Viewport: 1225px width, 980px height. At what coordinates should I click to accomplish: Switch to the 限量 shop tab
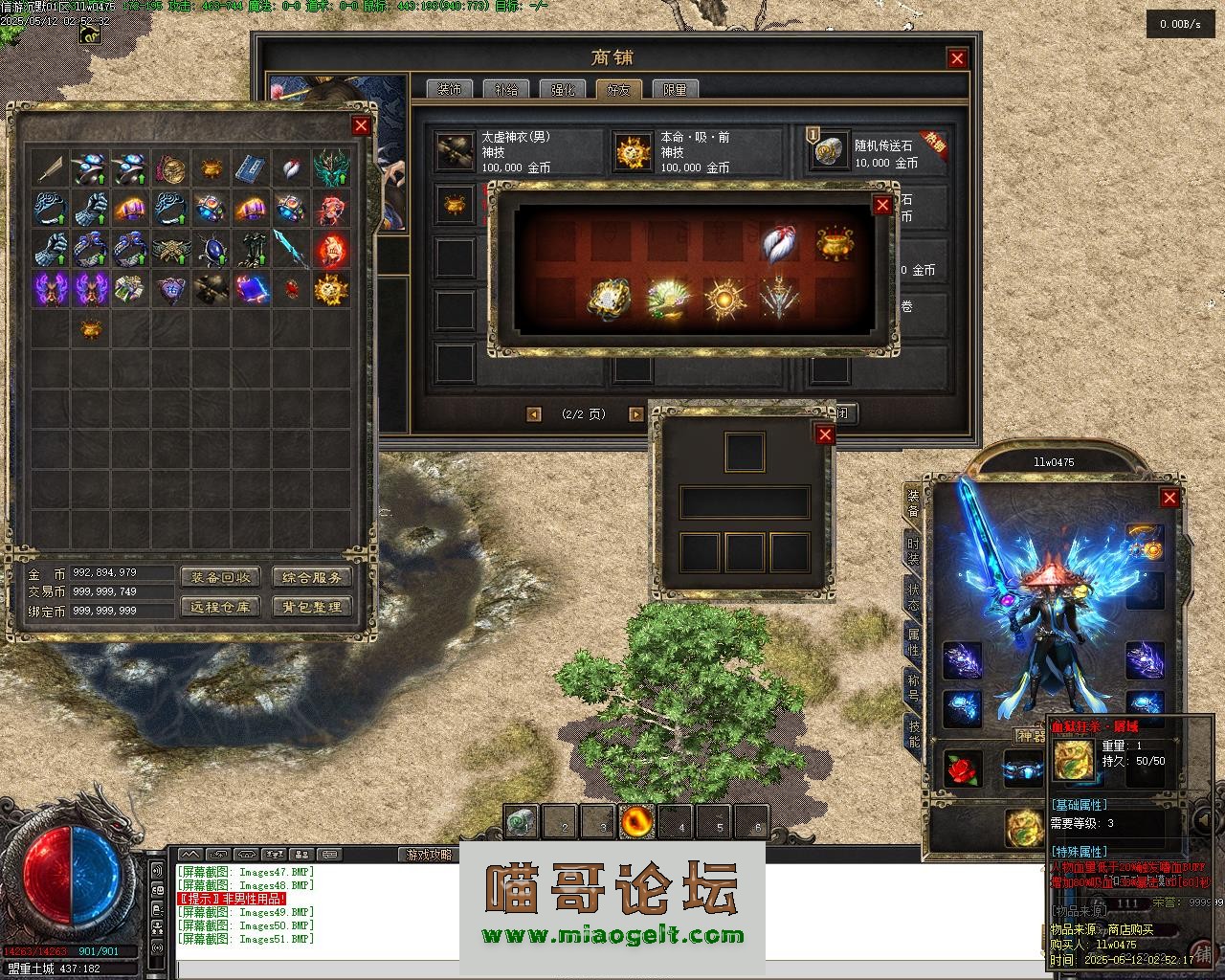675,90
